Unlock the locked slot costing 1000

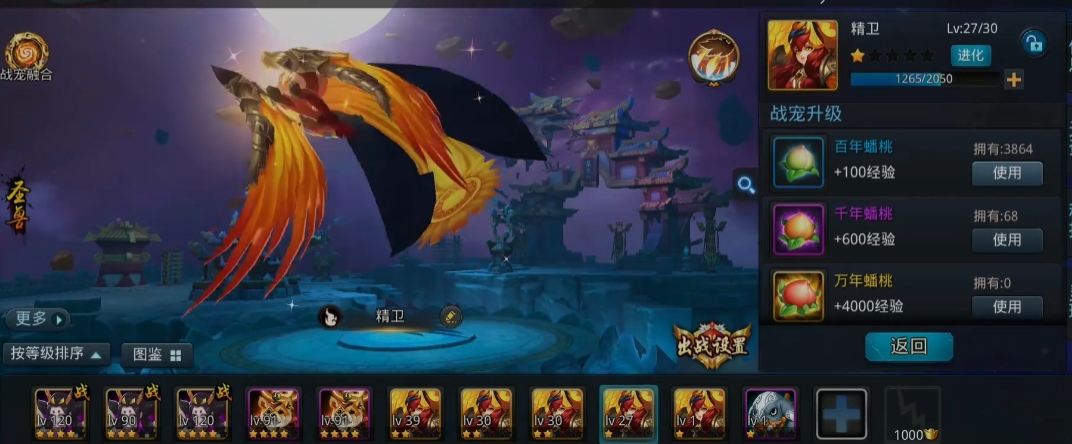coord(912,412)
